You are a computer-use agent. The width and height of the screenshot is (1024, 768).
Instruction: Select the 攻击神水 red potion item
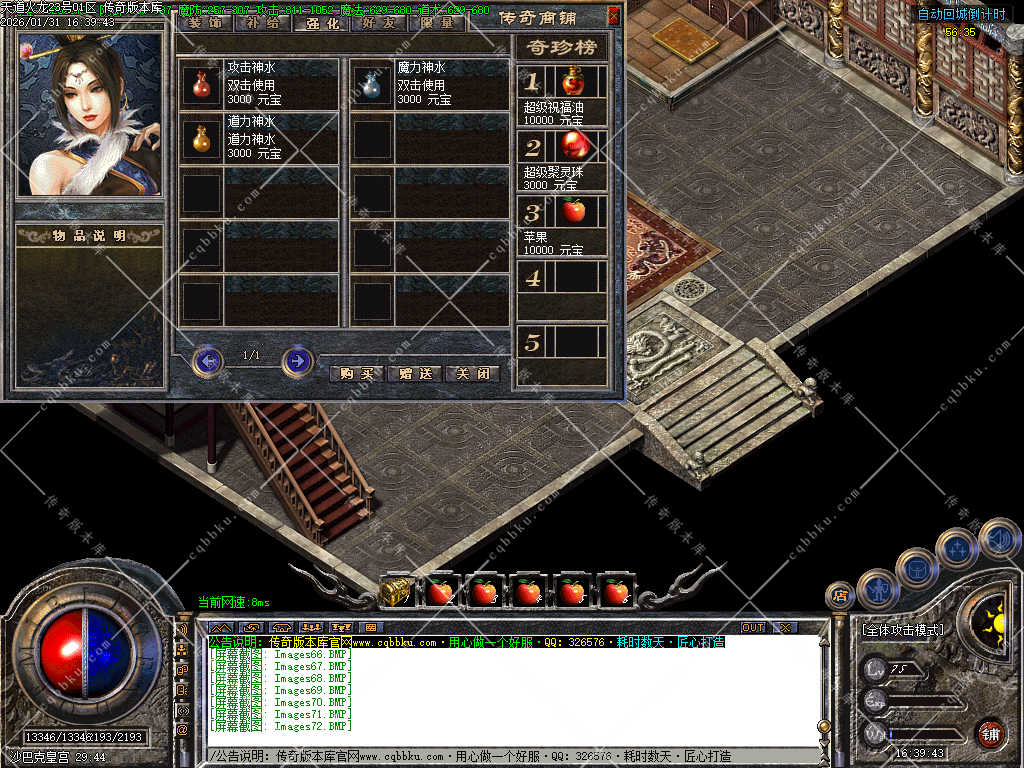201,85
